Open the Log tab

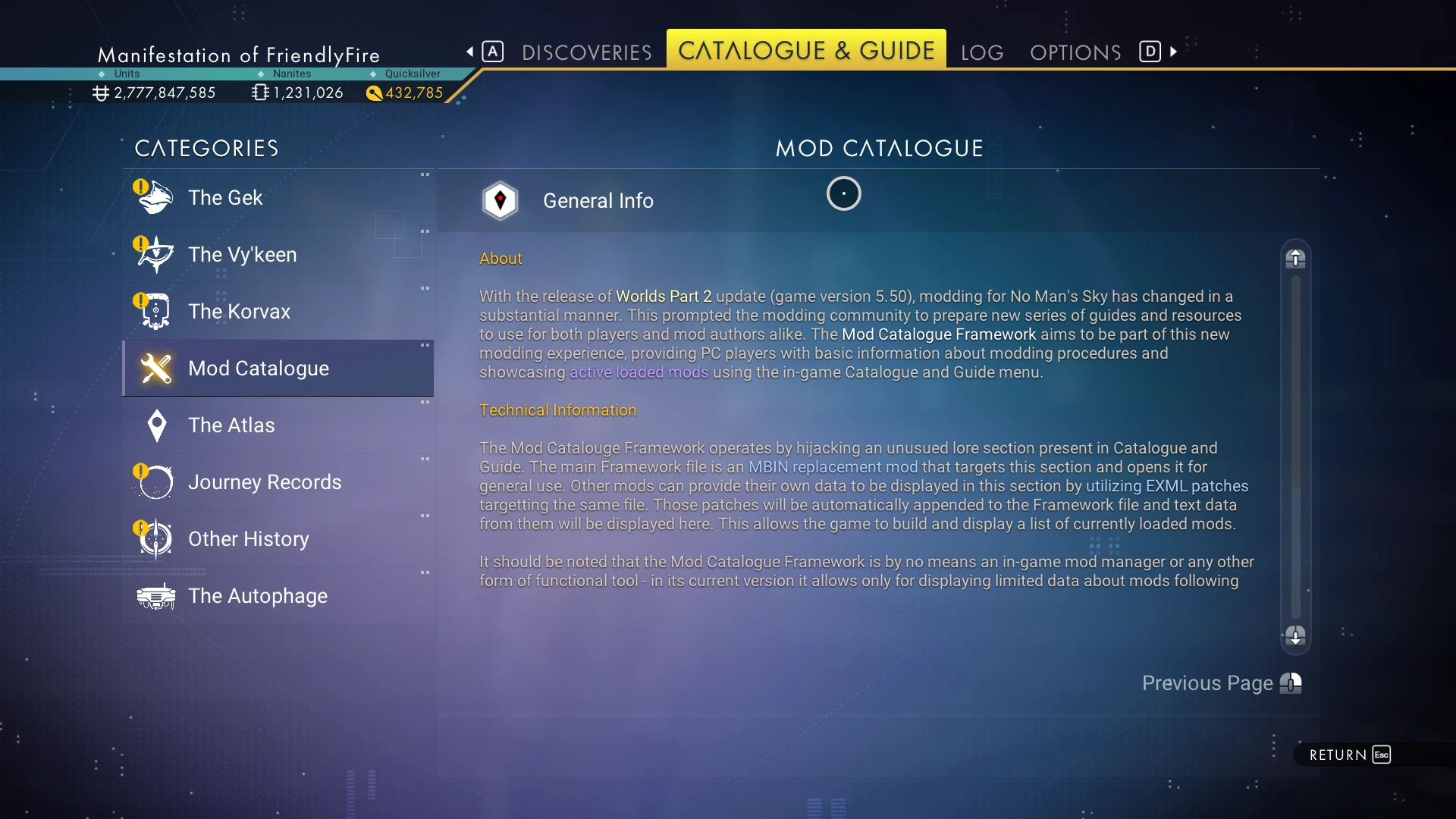click(x=982, y=52)
